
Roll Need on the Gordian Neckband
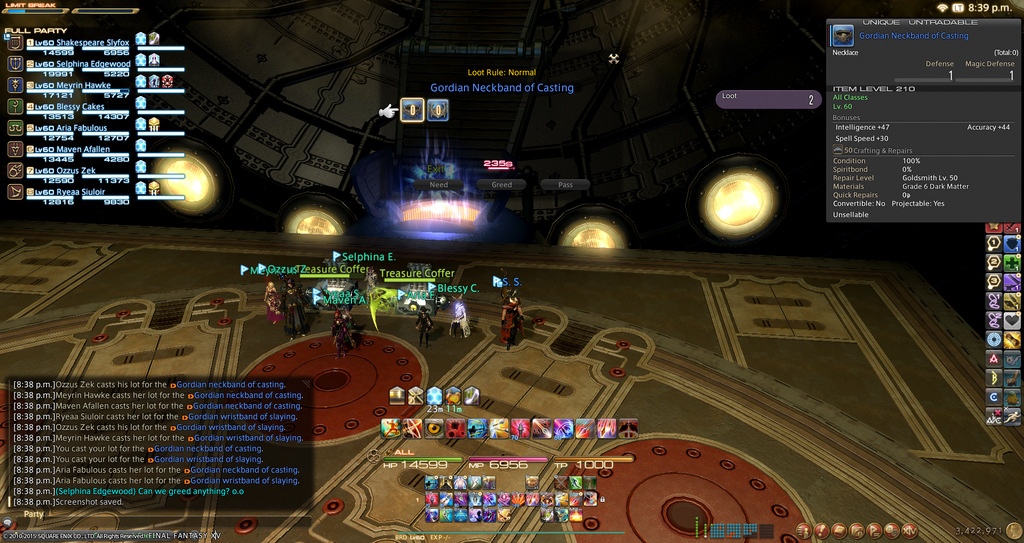point(438,185)
